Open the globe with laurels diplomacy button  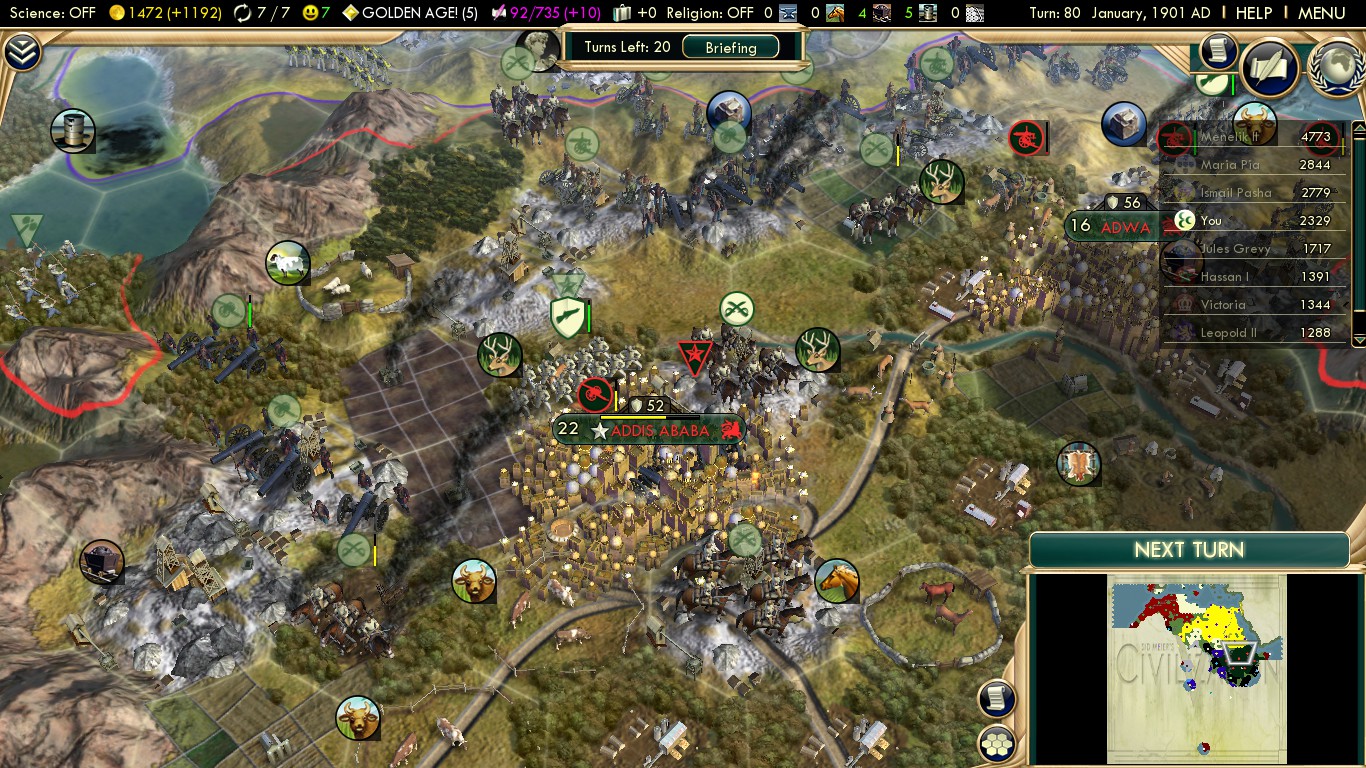pos(1335,68)
